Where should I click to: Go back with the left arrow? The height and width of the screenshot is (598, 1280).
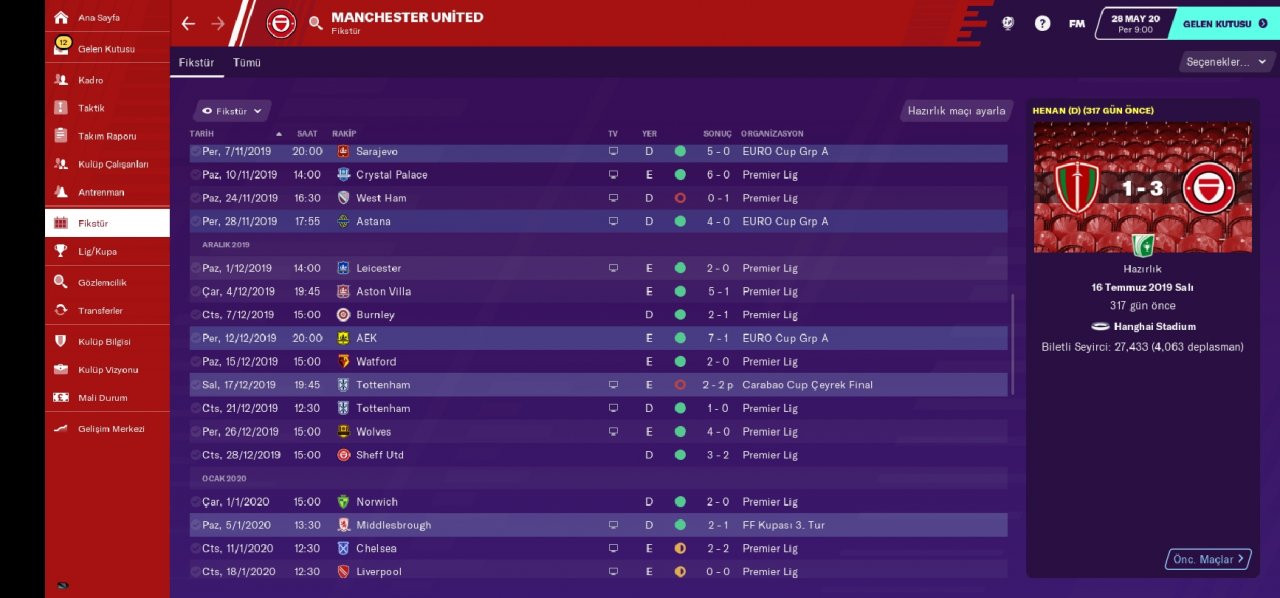(x=189, y=23)
